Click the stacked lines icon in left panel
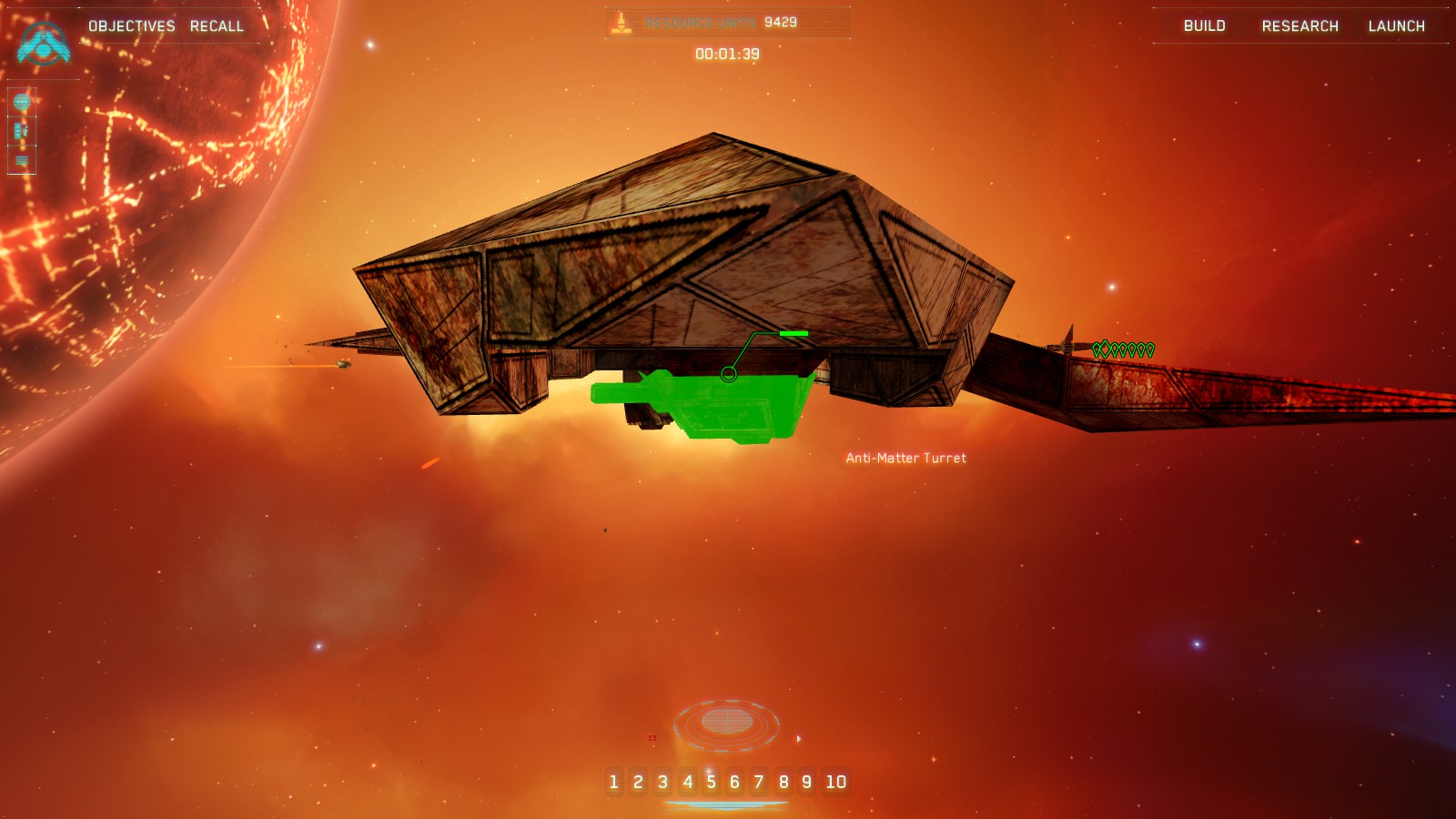The height and width of the screenshot is (819, 1456). pos(22,161)
